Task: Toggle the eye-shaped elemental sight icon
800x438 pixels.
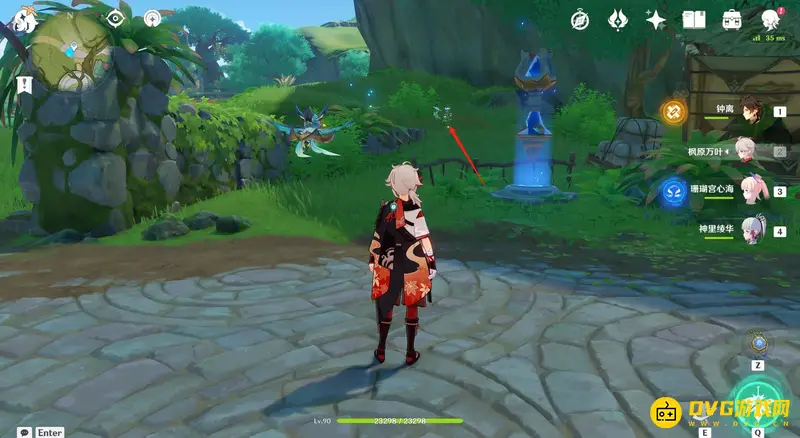Action: point(115,18)
